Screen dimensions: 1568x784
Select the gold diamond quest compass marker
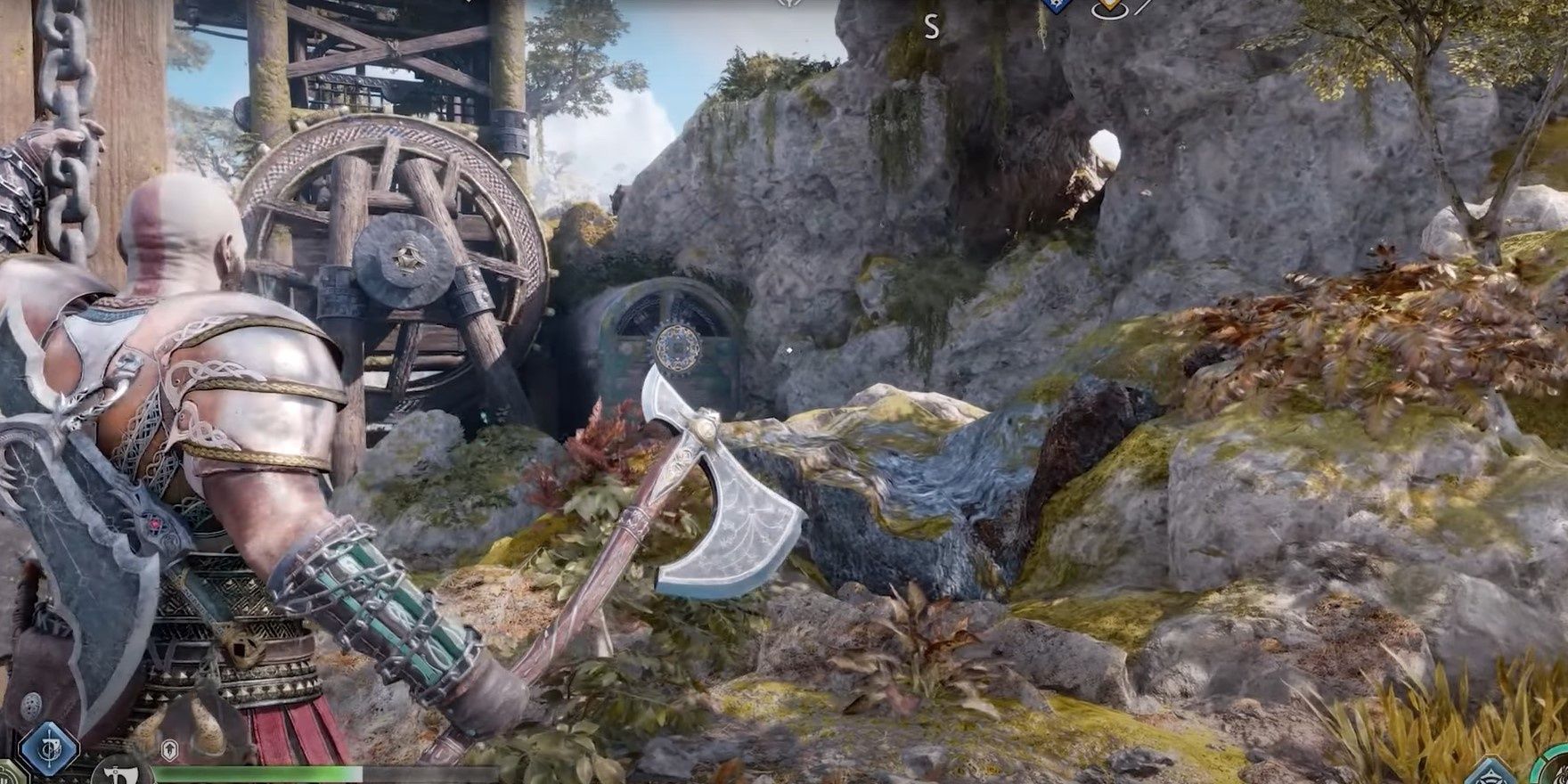click(x=1109, y=7)
